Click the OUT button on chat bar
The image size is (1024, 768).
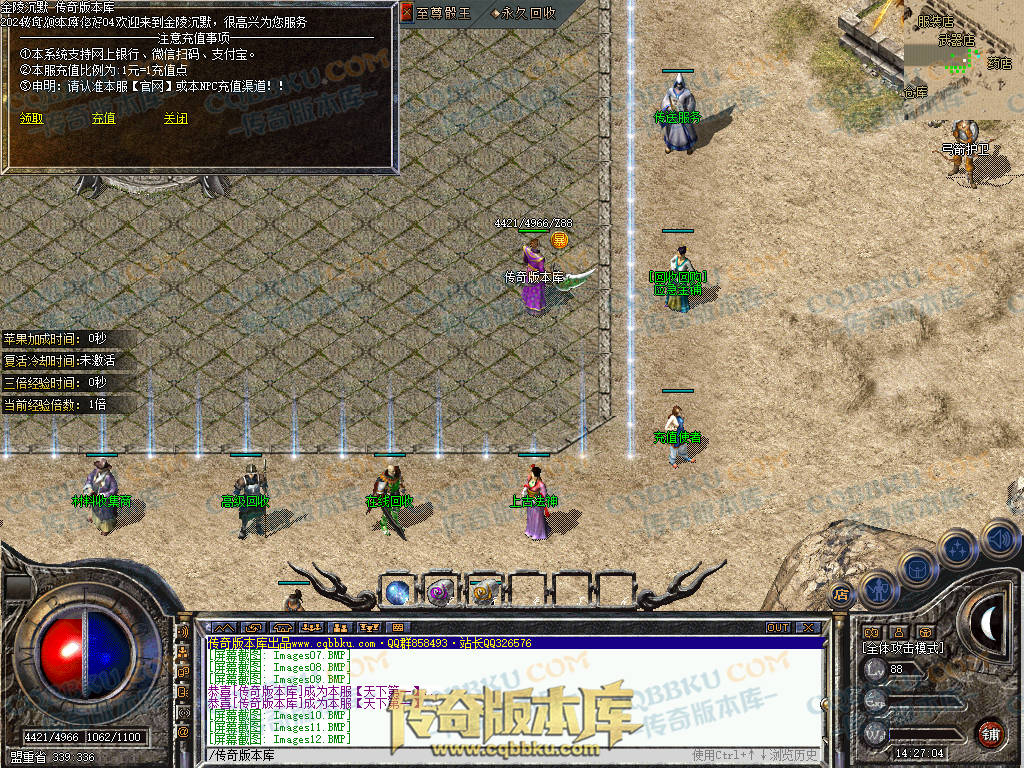(778, 627)
